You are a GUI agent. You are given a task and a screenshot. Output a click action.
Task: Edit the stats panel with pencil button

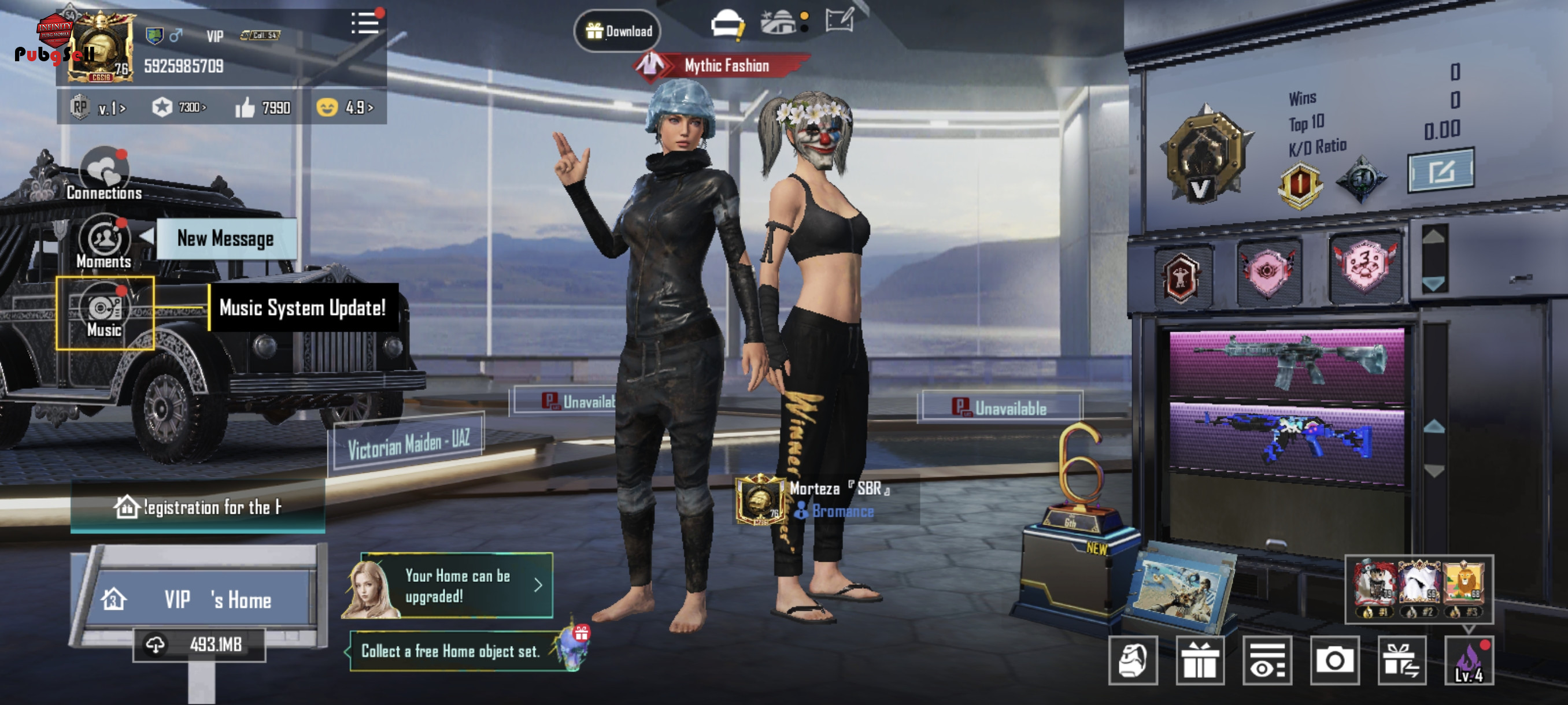click(1440, 171)
